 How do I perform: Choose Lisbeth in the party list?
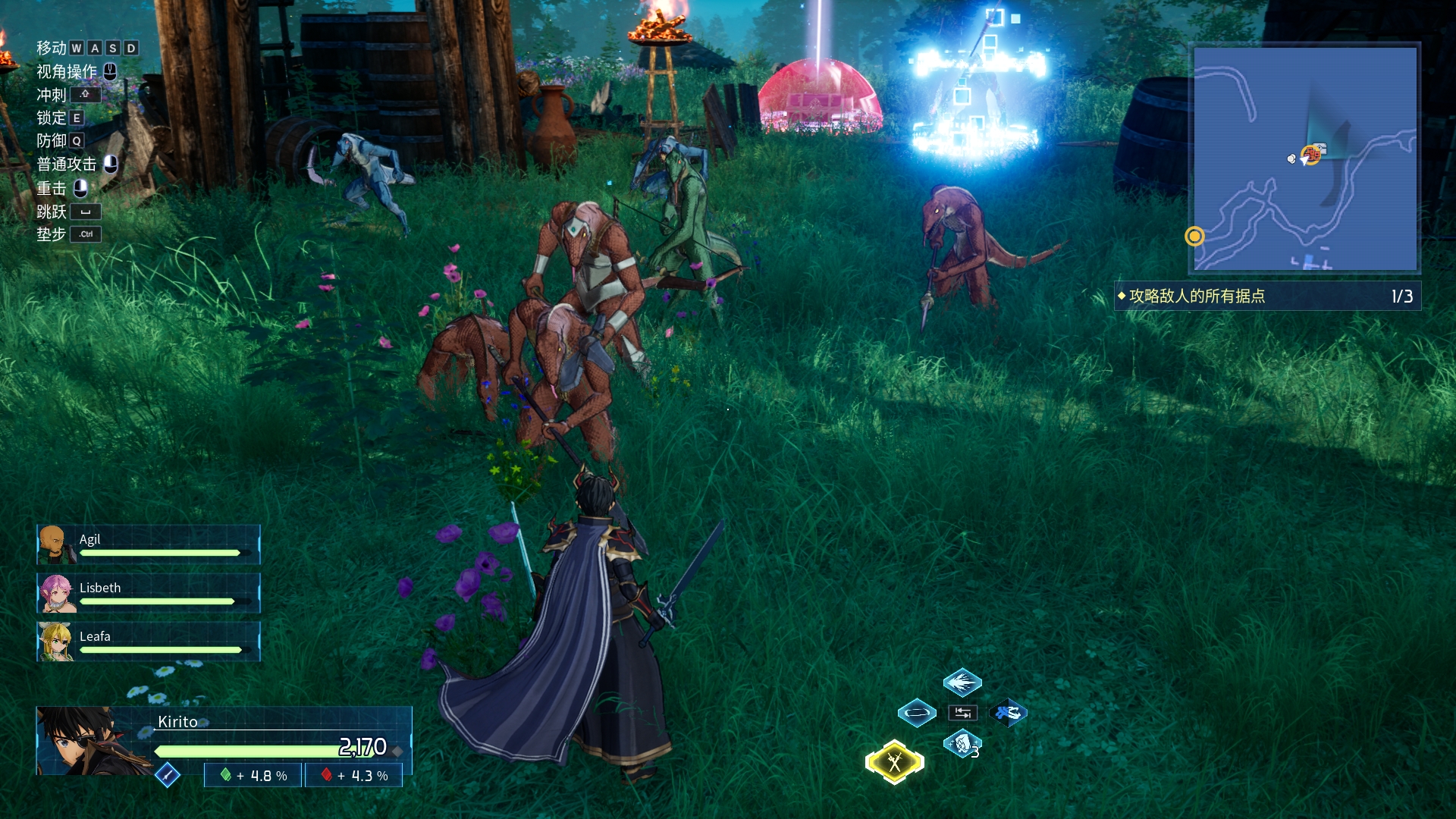(x=149, y=593)
